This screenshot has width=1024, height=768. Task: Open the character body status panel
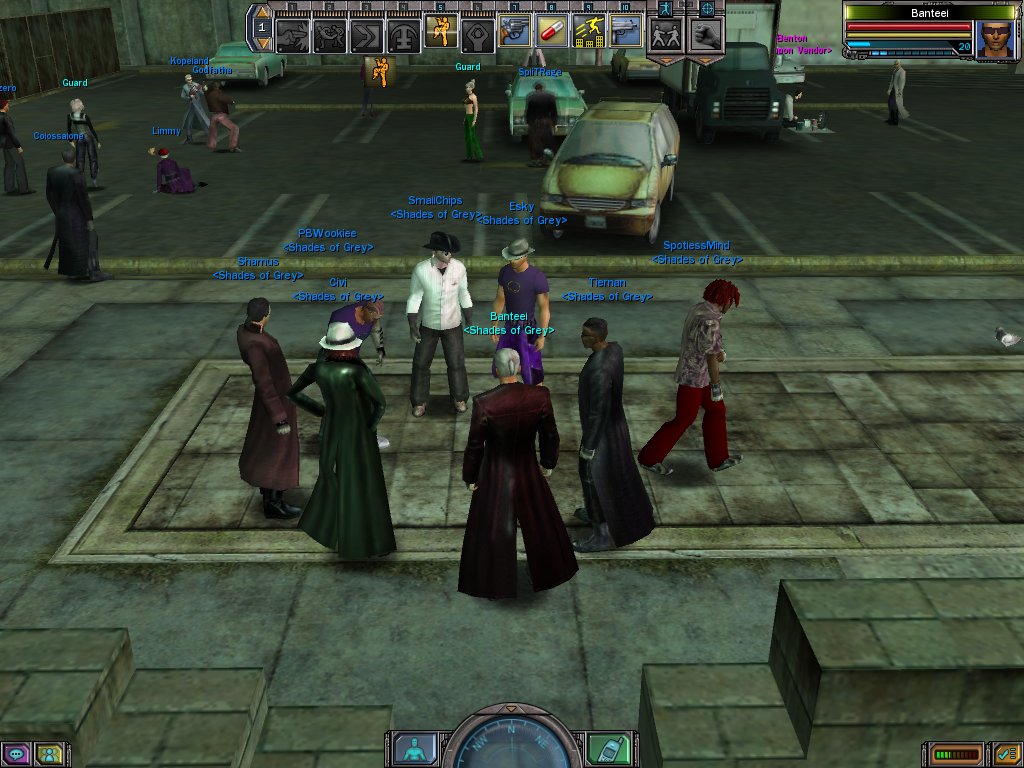(x=412, y=748)
